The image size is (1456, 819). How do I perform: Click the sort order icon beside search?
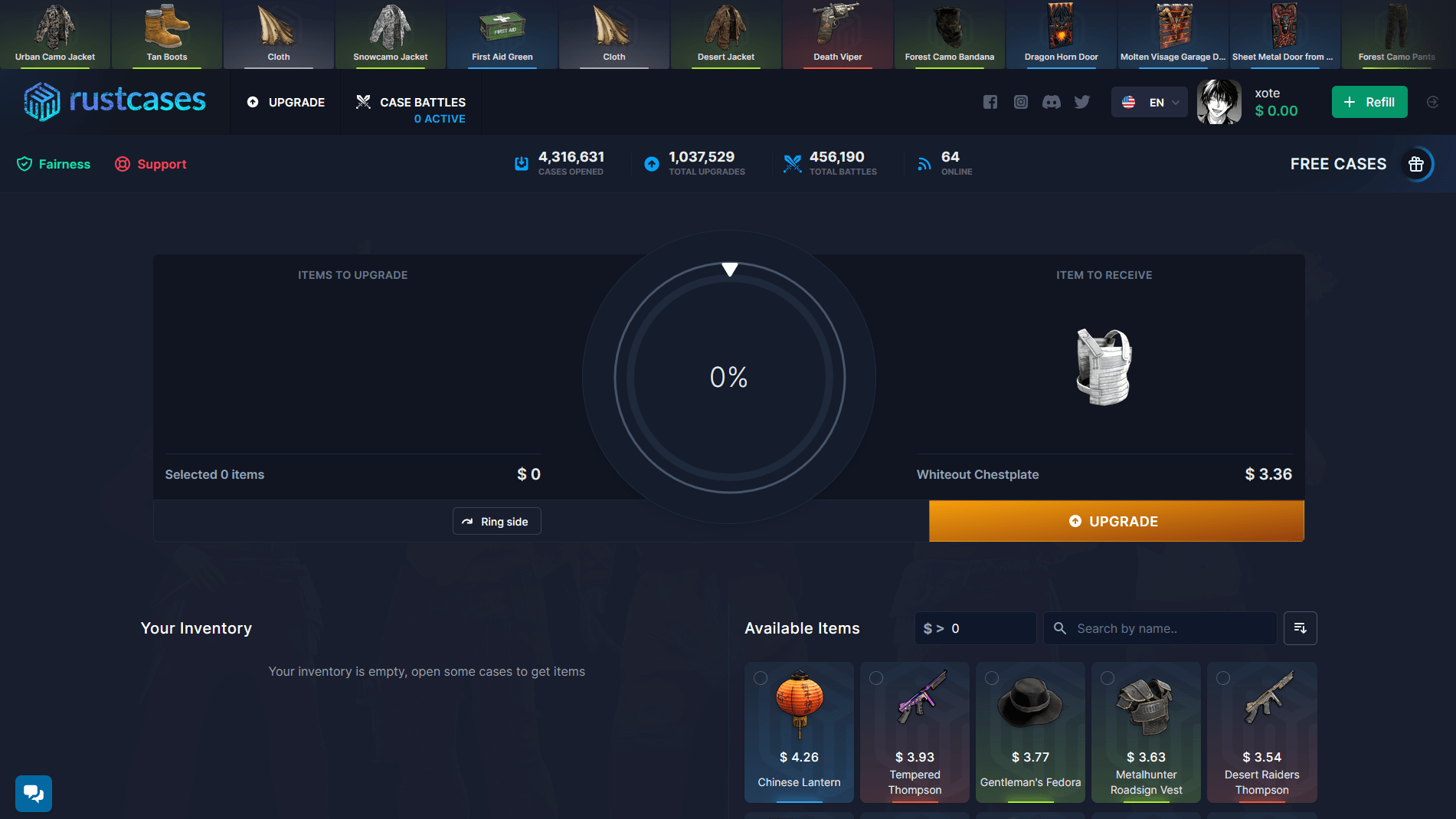(1300, 628)
